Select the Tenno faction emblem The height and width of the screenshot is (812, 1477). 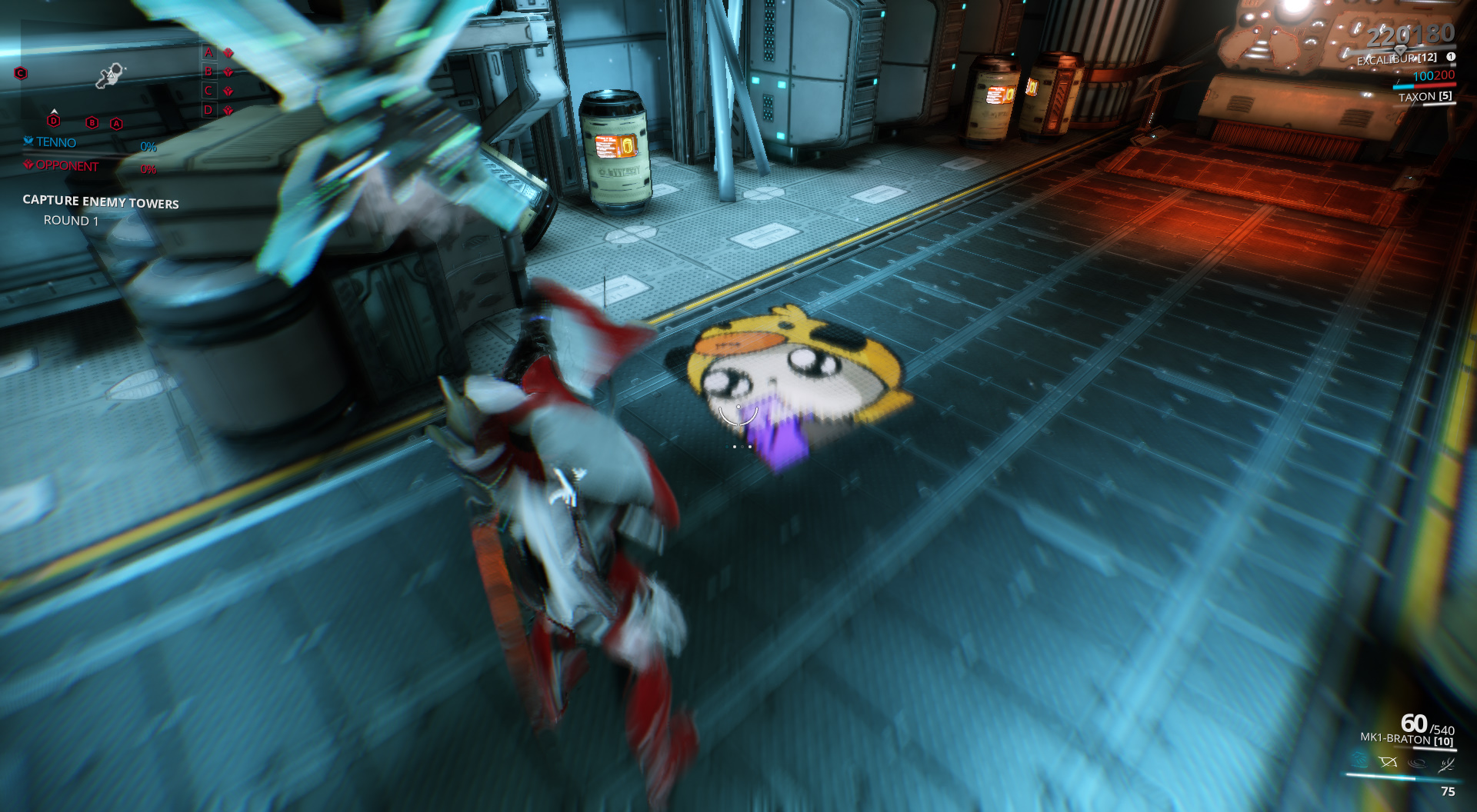click(x=28, y=141)
